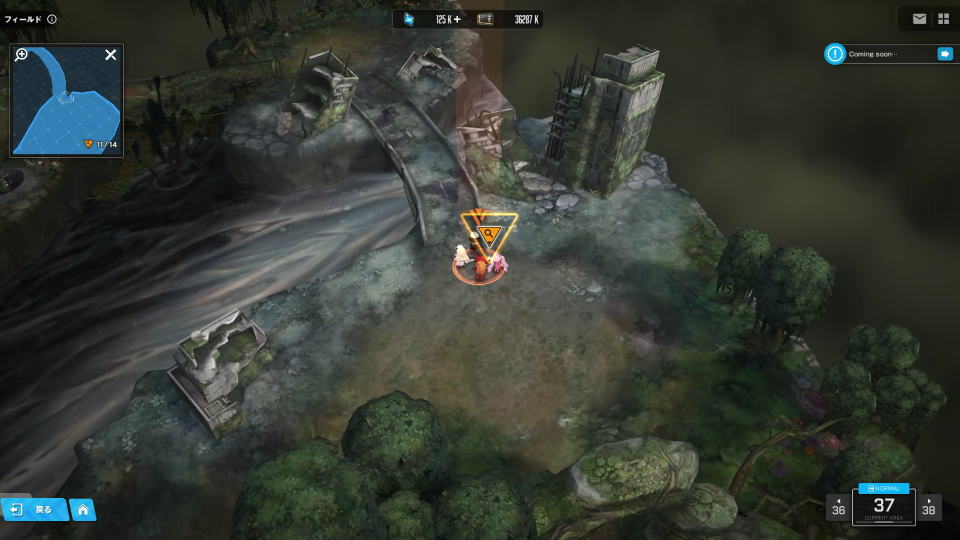960x540 pixels.
Task: Open the mail inbox
Action: (919, 19)
